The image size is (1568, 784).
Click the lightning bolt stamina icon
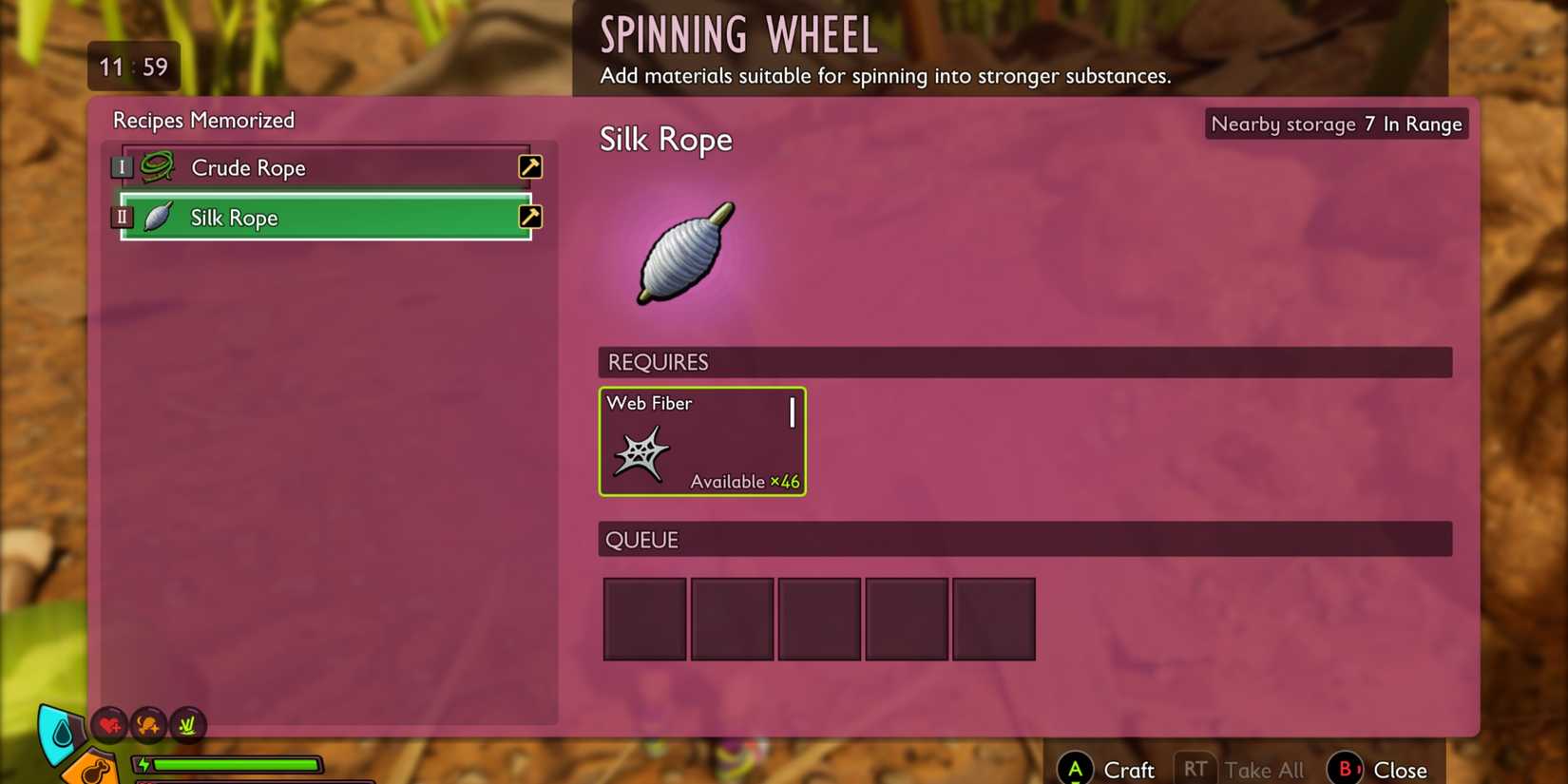coord(143,763)
